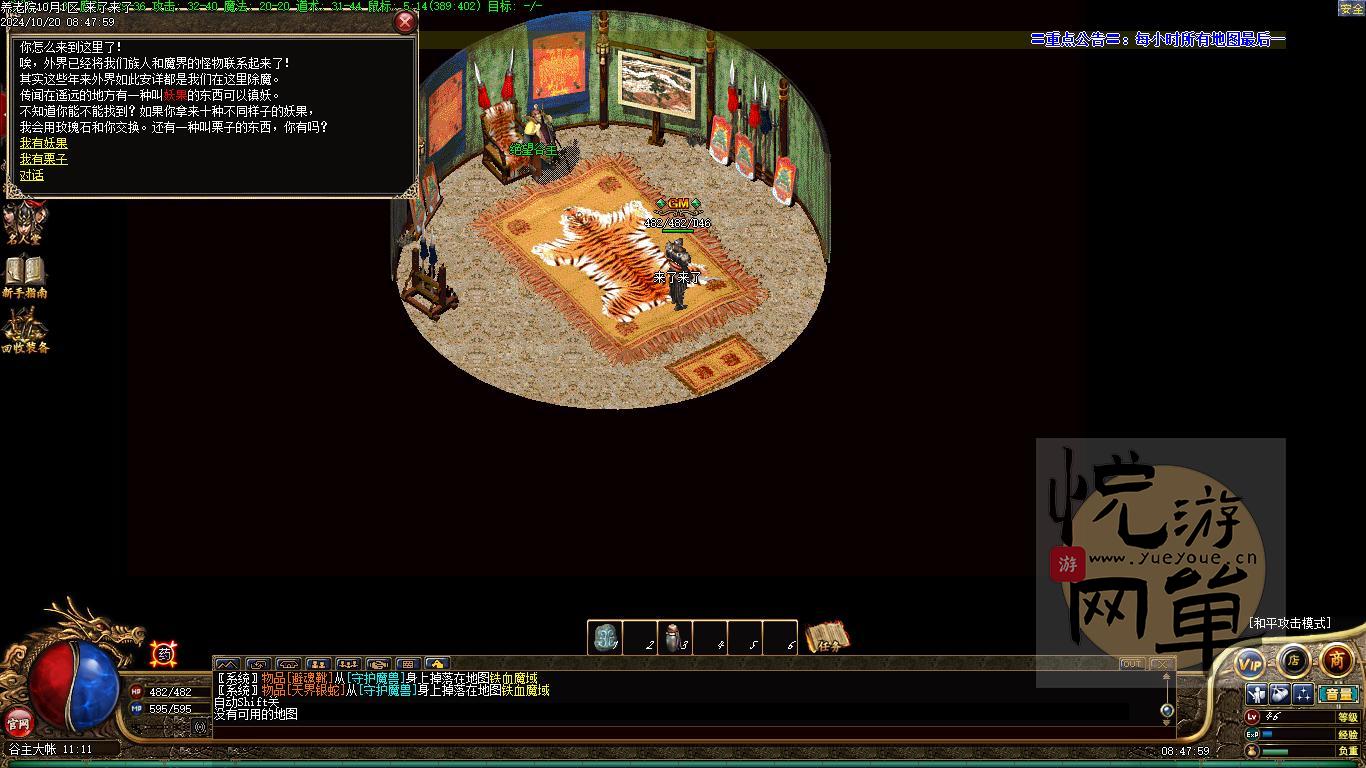Use the jade item in hotbar slot 1

pyautogui.click(x=605, y=637)
